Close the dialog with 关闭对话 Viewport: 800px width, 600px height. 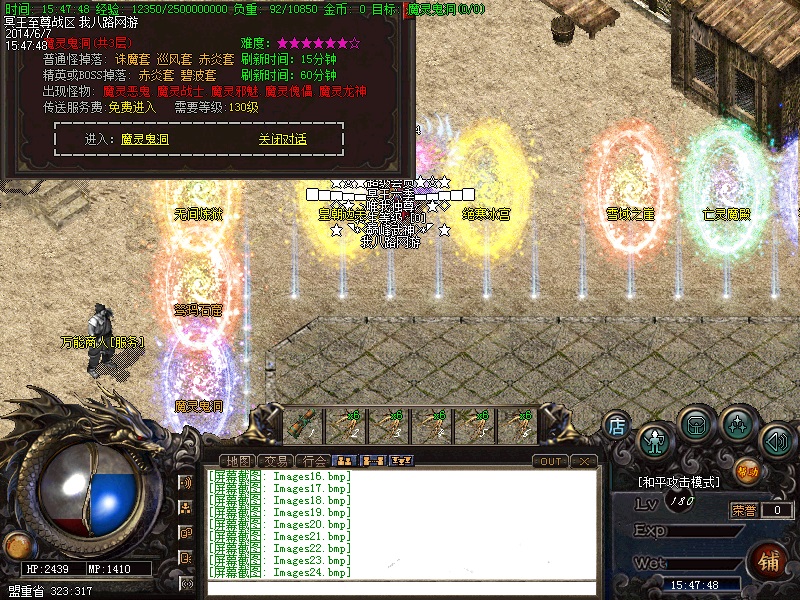[x=282, y=140]
